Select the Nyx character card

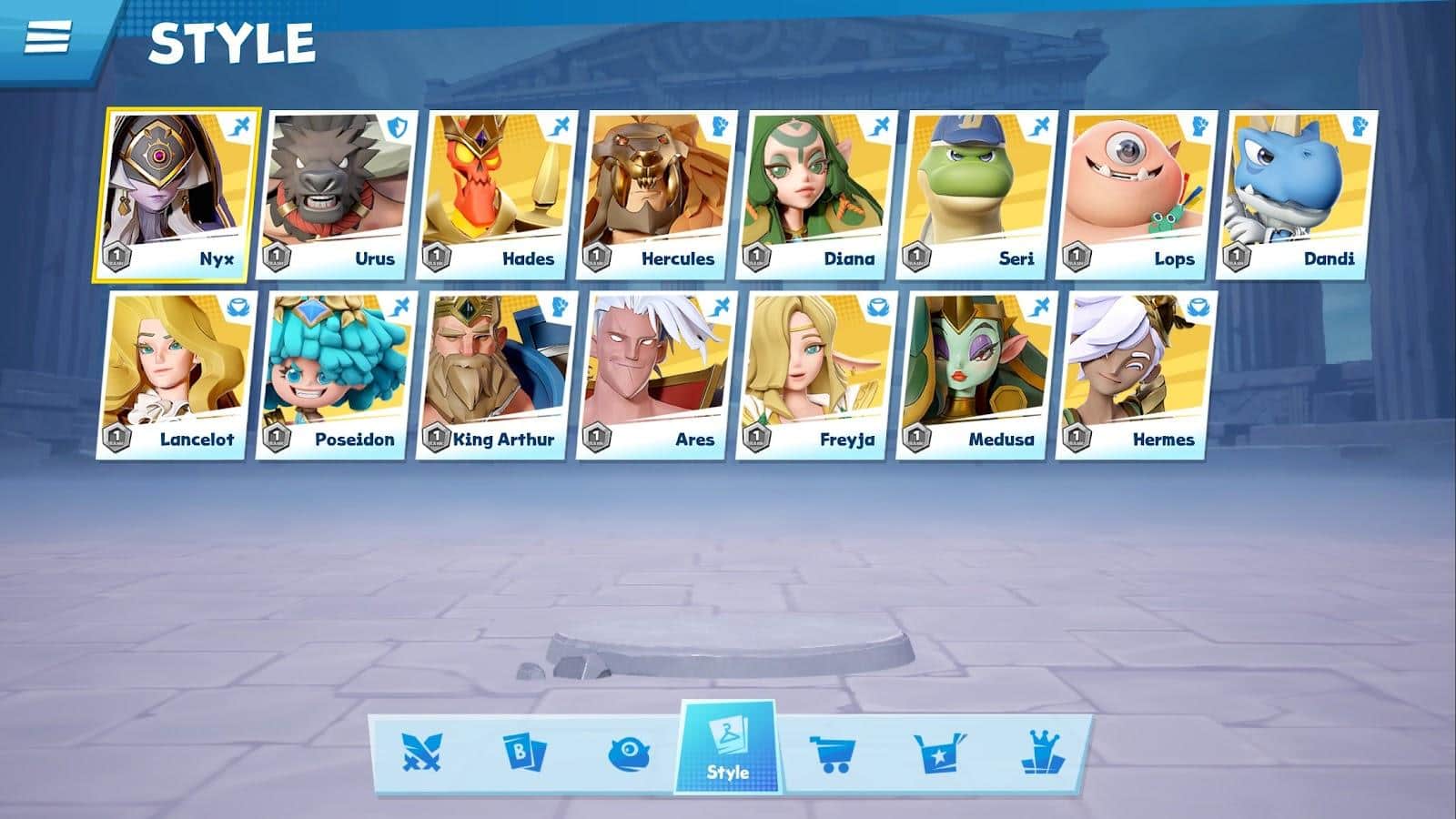177,195
